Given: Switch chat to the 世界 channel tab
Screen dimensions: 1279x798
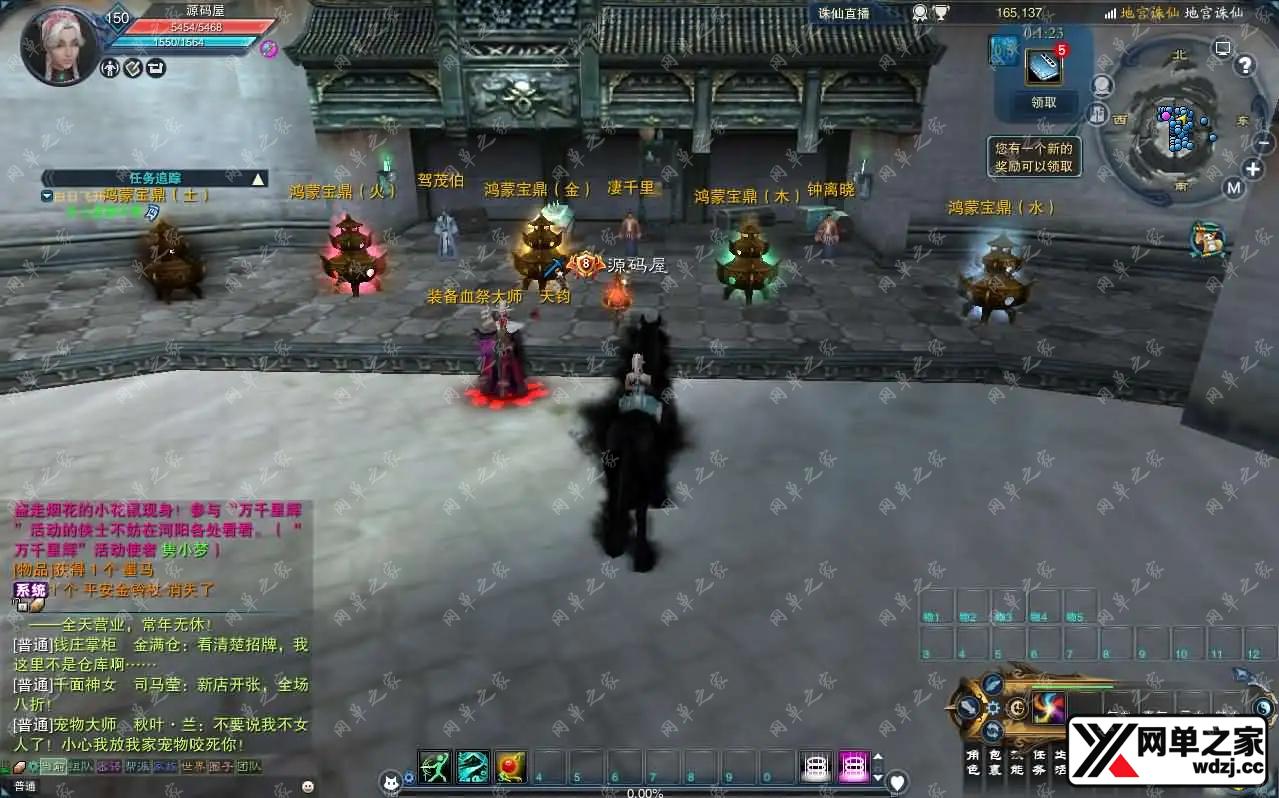Looking at the screenshot, I should (193, 767).
